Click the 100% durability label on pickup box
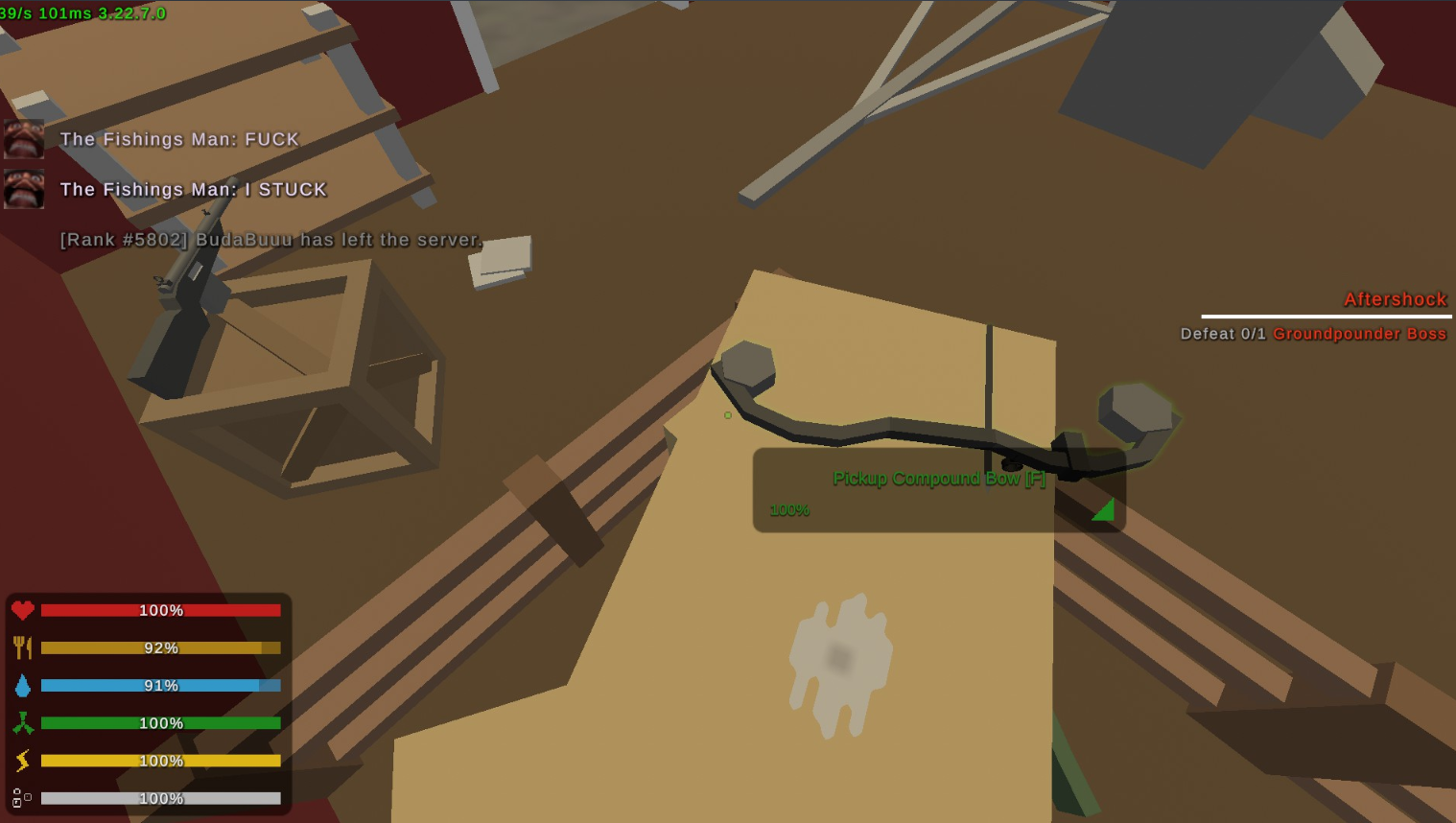Viewport: 1456px width, 823px height. tap(788, 509)
